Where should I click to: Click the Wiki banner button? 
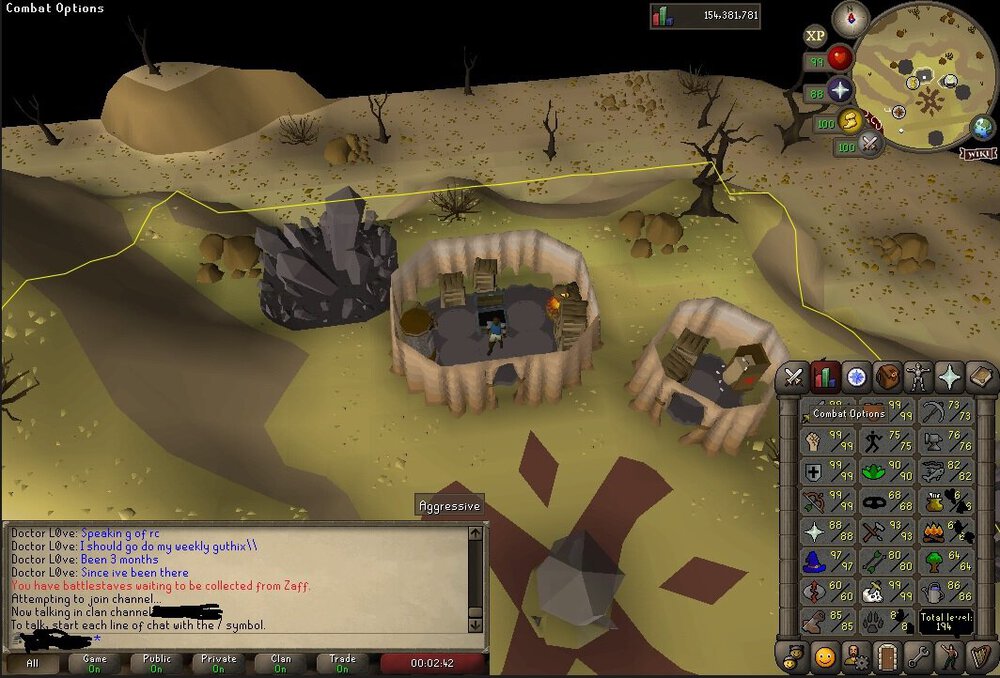pos(977,153)
